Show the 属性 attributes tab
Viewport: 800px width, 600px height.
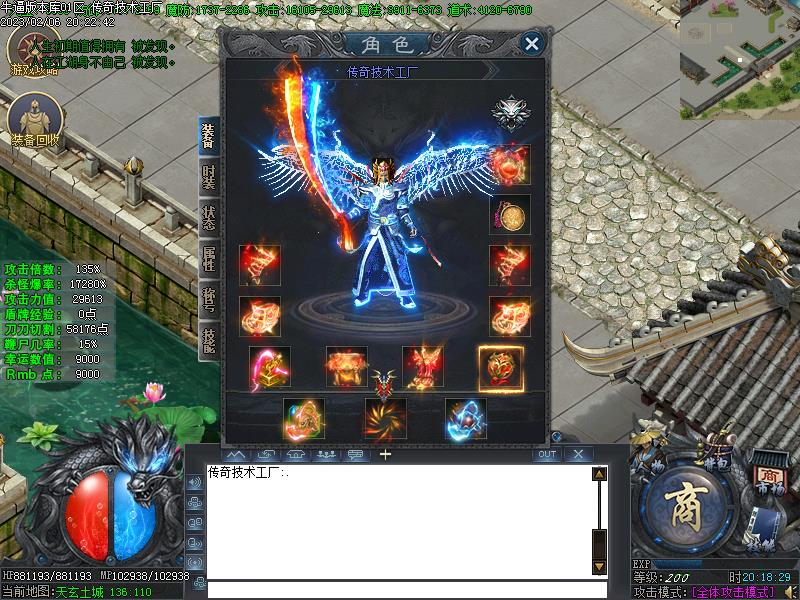pos(208,257)
